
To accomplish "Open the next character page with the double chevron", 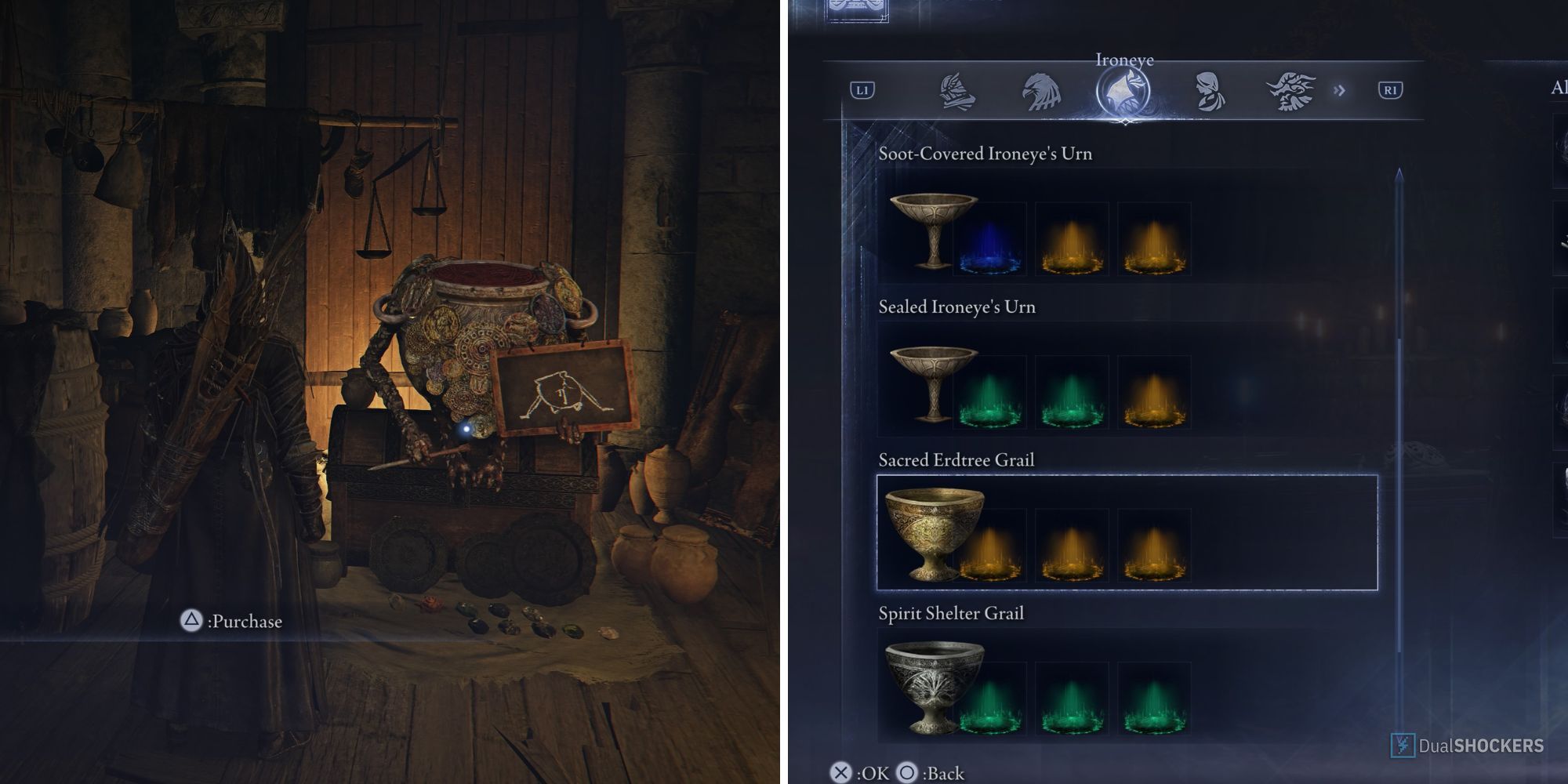I will coord(1338,90).
